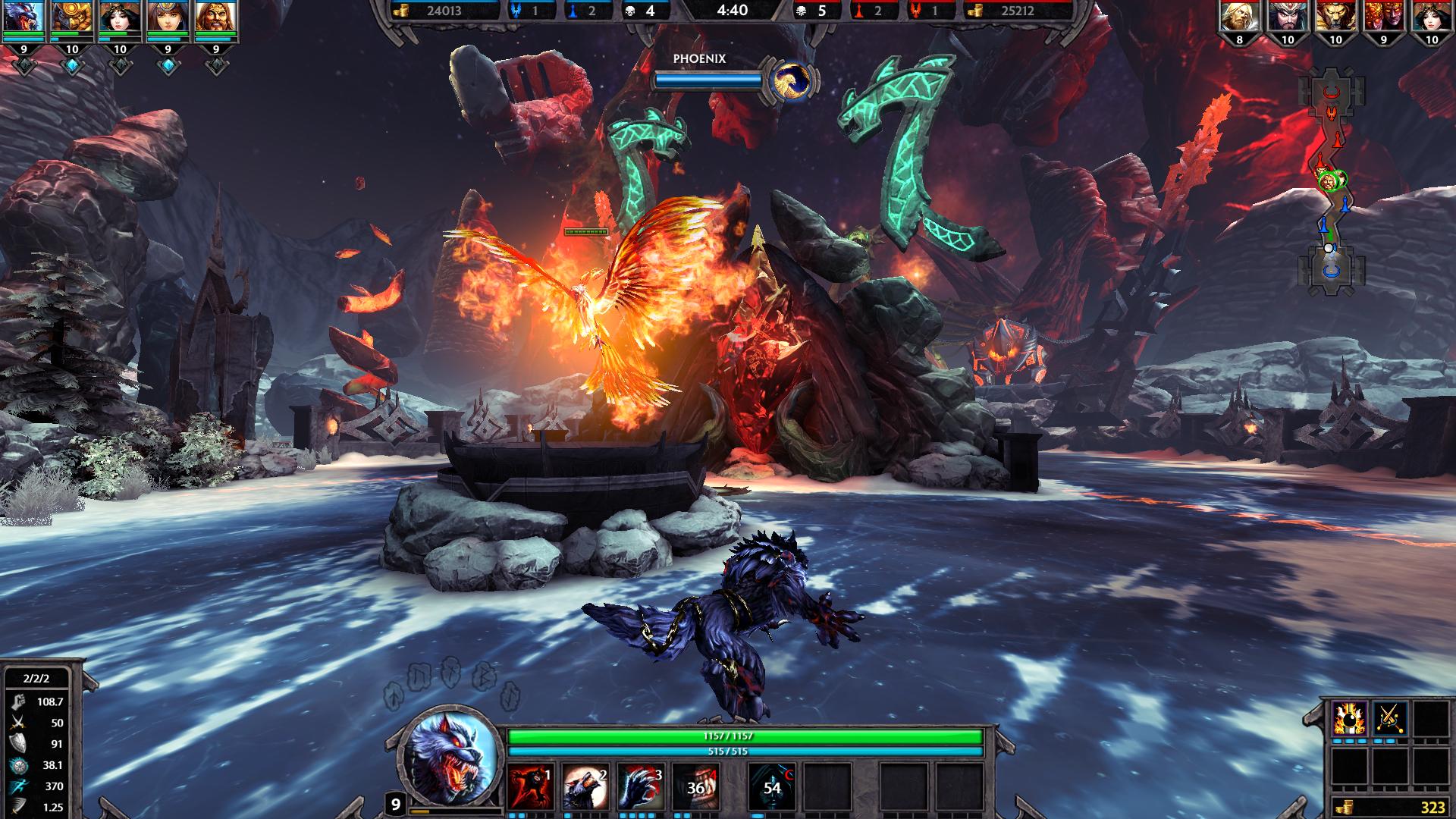Image resolution: width=1456 pixels, height=819 pixels.
Task: Pick the enemy blonde bearded god portrait
Action: click(x=1239, y=17)
